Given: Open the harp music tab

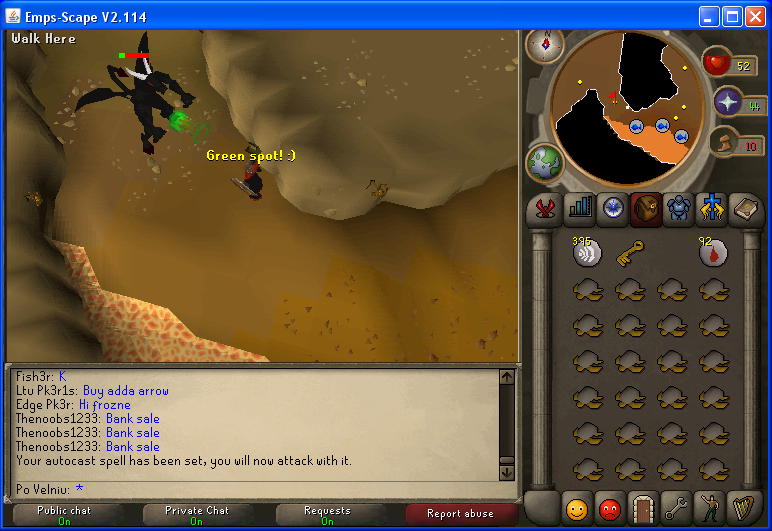Looking at the screenshot, I should [745, 507].
